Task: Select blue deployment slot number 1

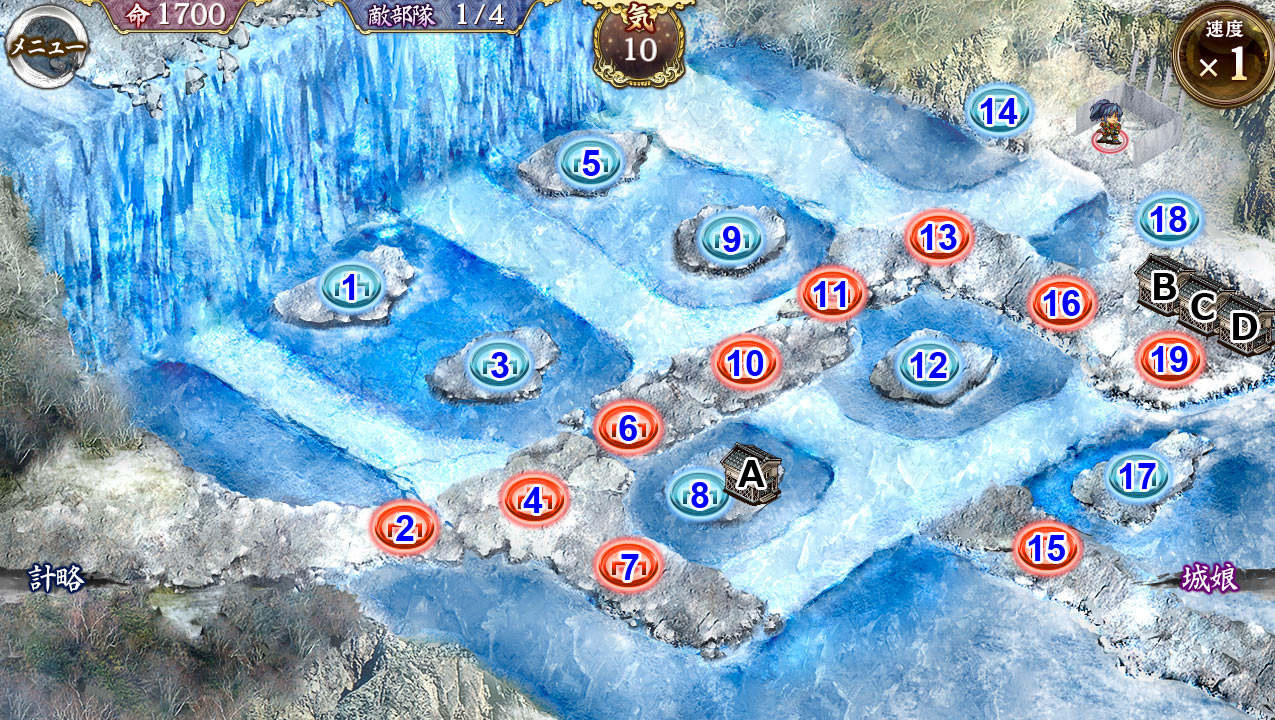Action: coord(349,288)
